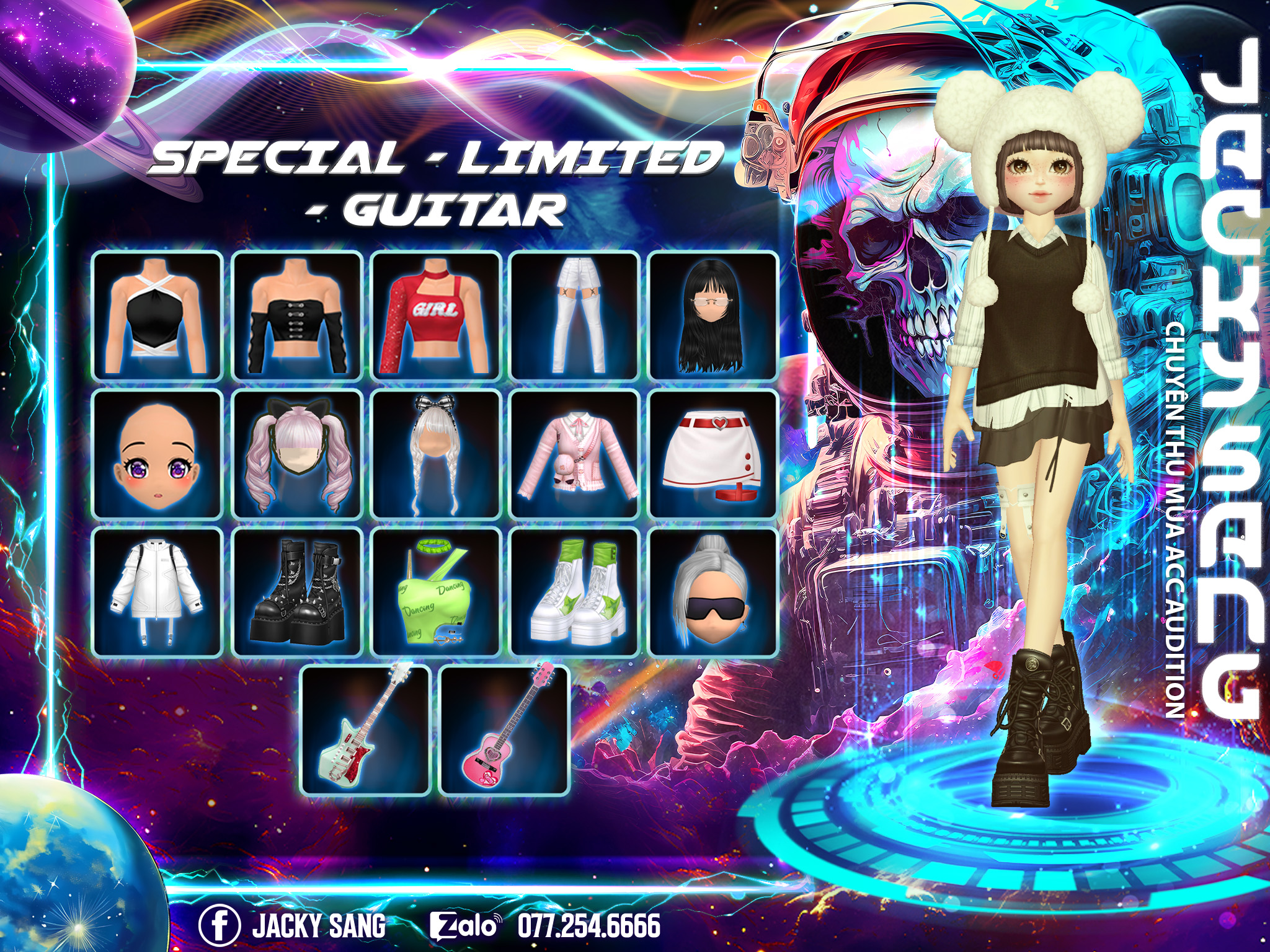Select the silver bun hair with sunglasses

(713, 593)
